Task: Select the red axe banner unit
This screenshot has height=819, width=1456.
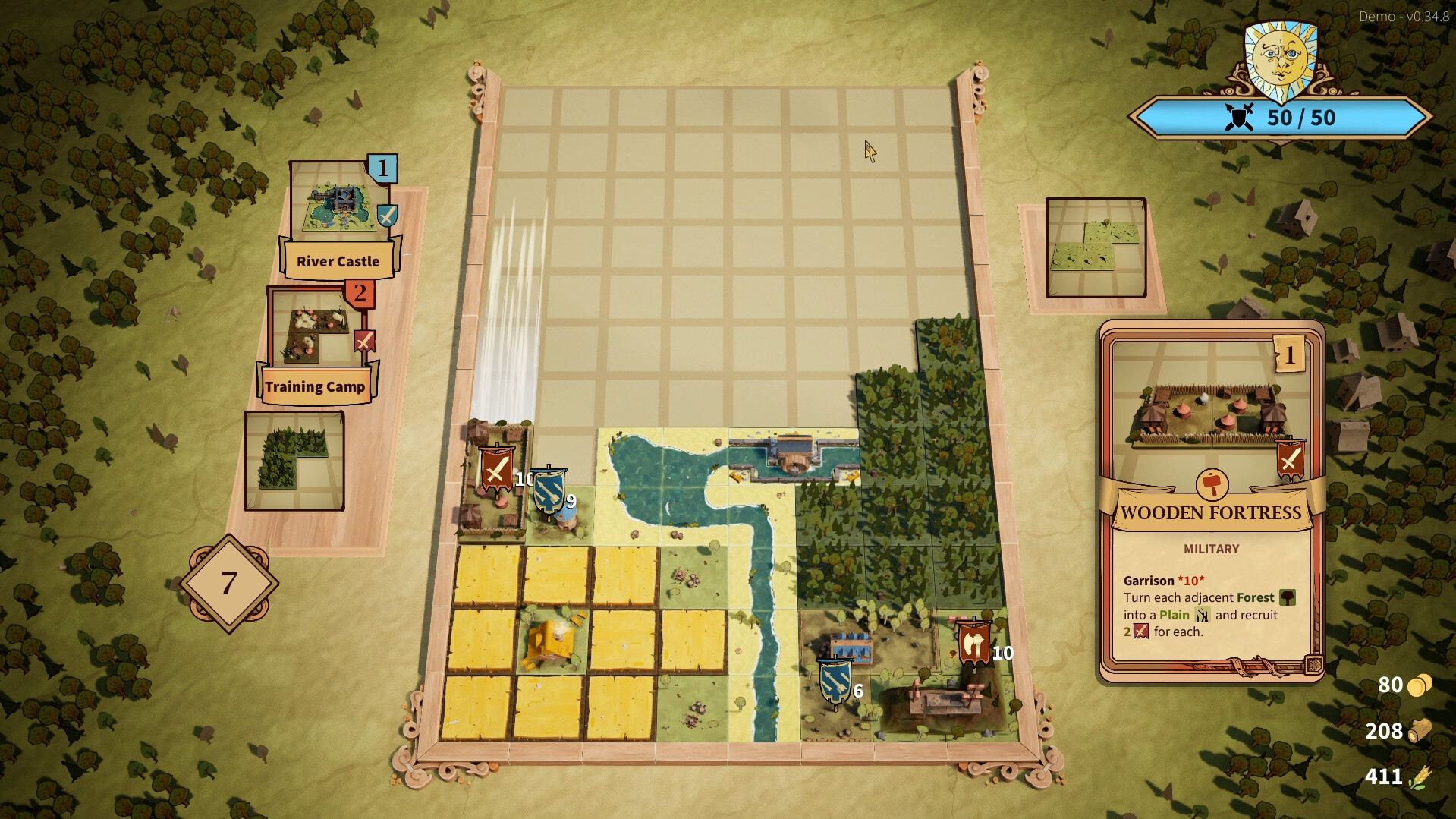Action: click(x=973, y=644)
